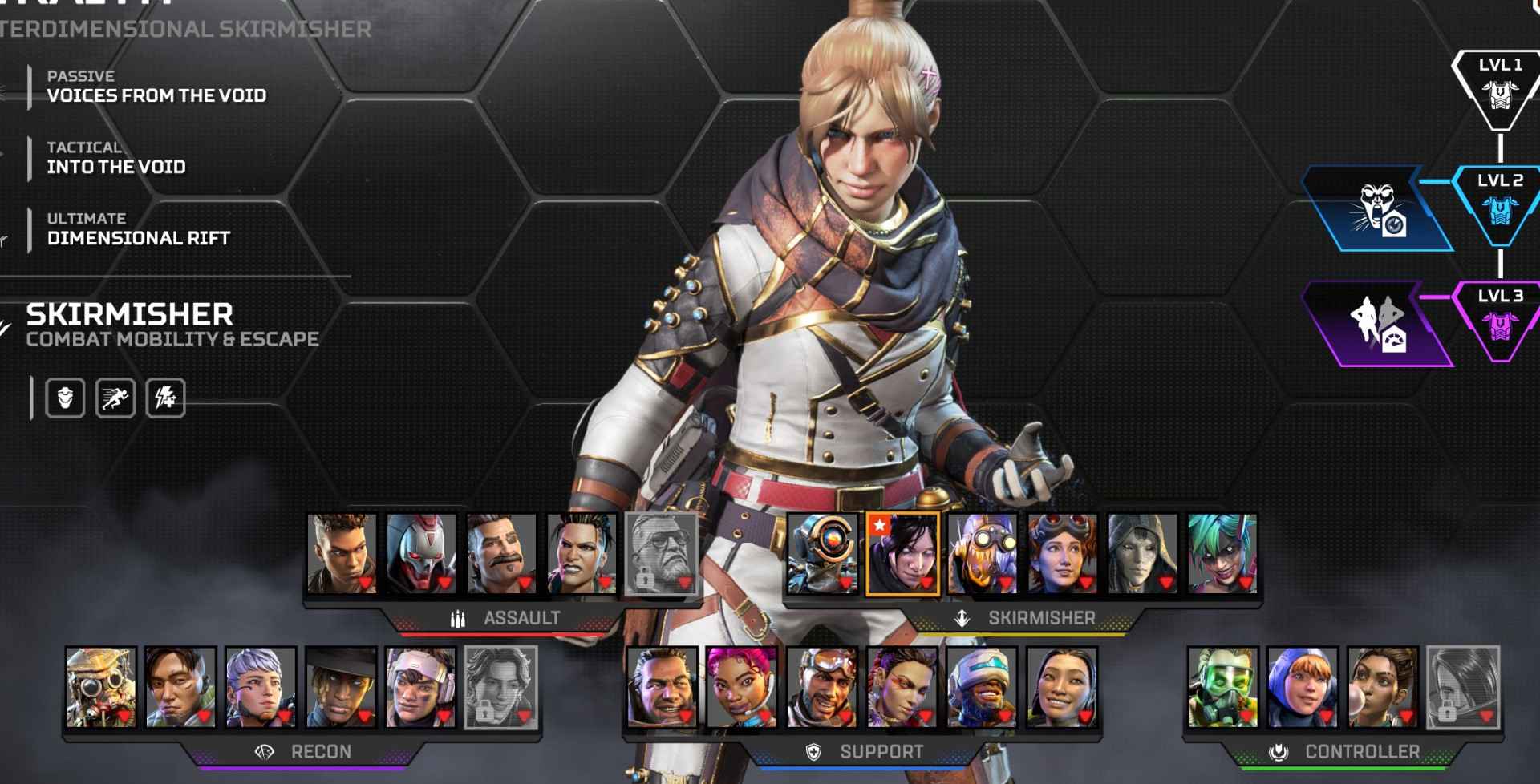Click the lightning escape trait icon
1540x784 pixels.
point(166,398)
